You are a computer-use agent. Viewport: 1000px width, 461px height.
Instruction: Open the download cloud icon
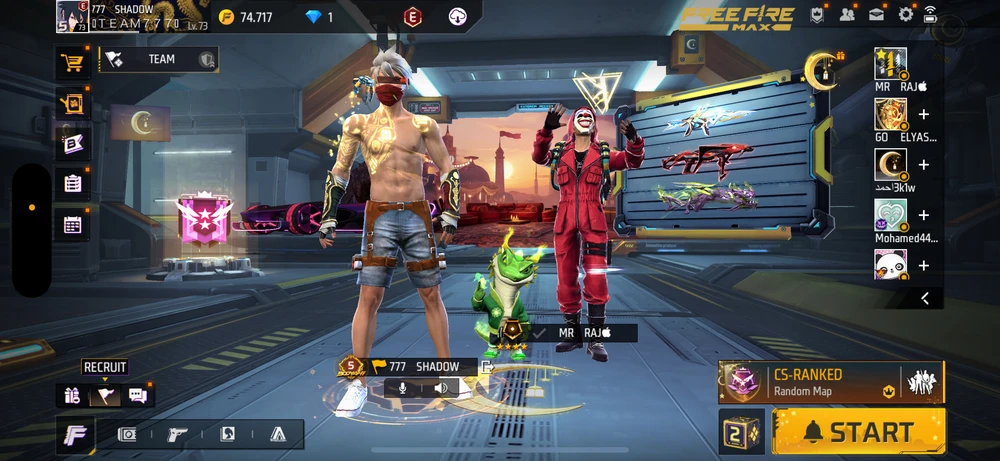458,16
